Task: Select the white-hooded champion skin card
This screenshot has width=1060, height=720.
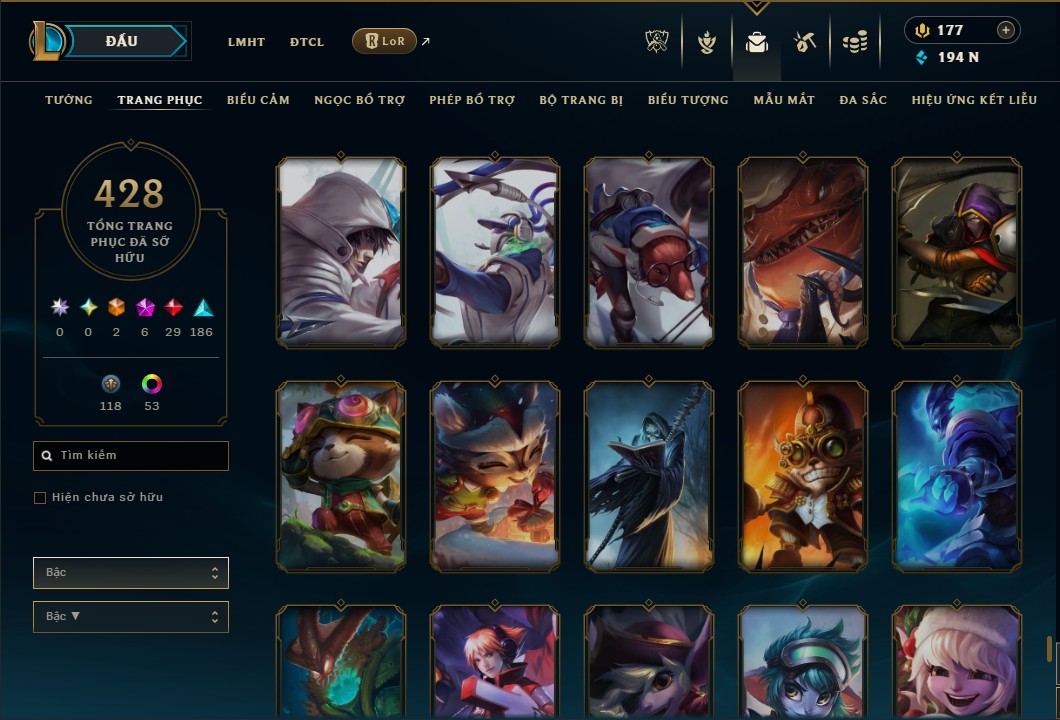Action: click(341, 252)
